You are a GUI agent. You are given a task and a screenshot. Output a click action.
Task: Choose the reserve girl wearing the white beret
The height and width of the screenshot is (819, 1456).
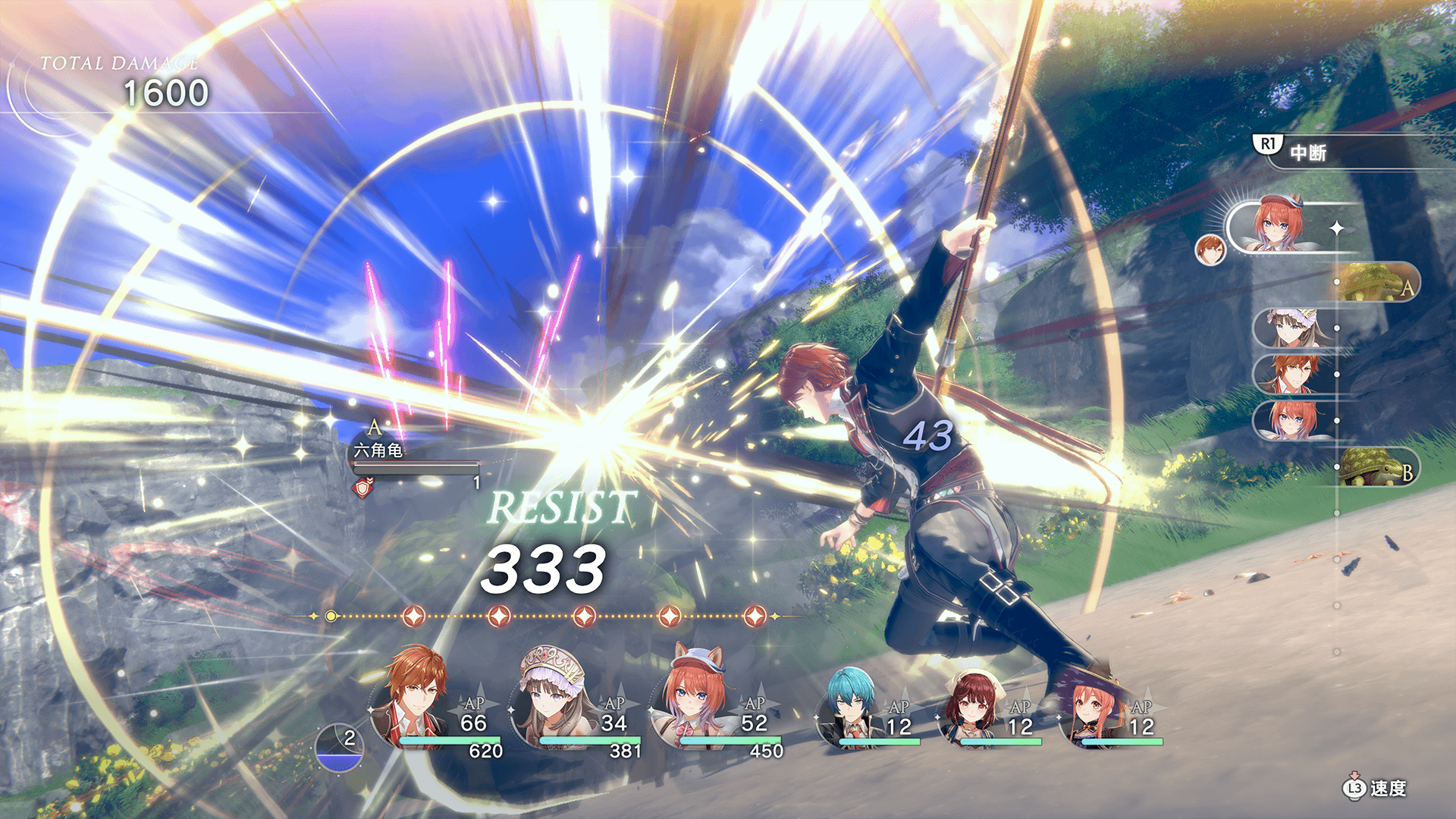(x=971, y=711)
